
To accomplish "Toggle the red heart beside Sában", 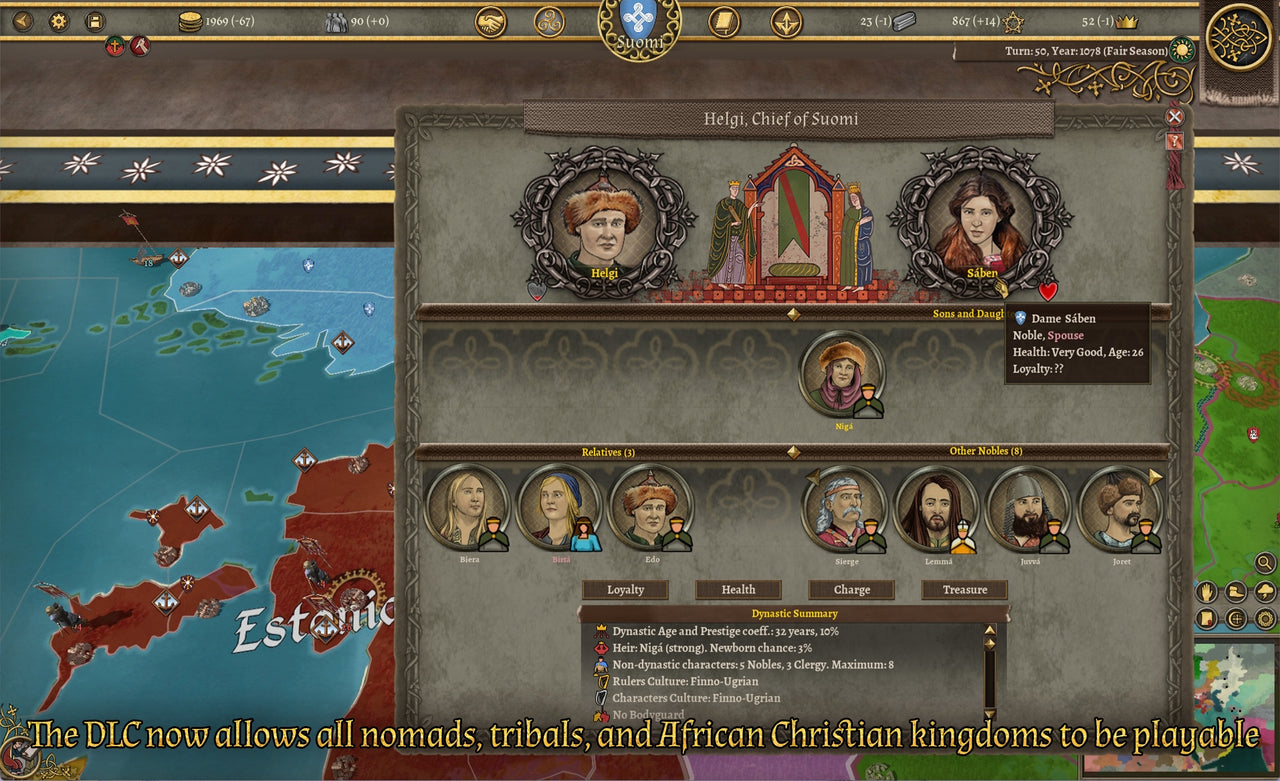I will (1048, 293).
